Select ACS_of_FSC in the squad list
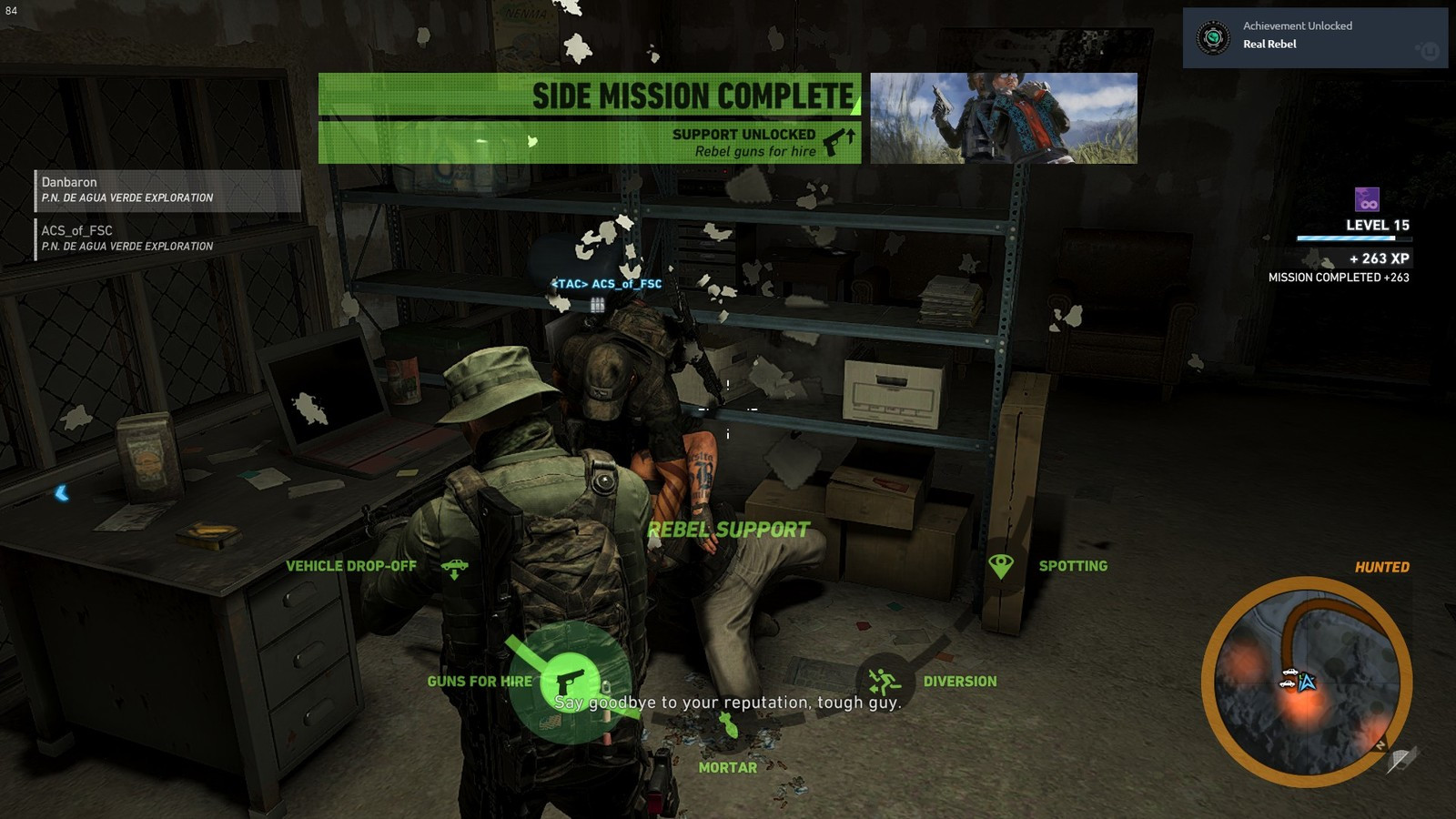The height and width of the screenshot is (819, 1456). pos(168,238)
